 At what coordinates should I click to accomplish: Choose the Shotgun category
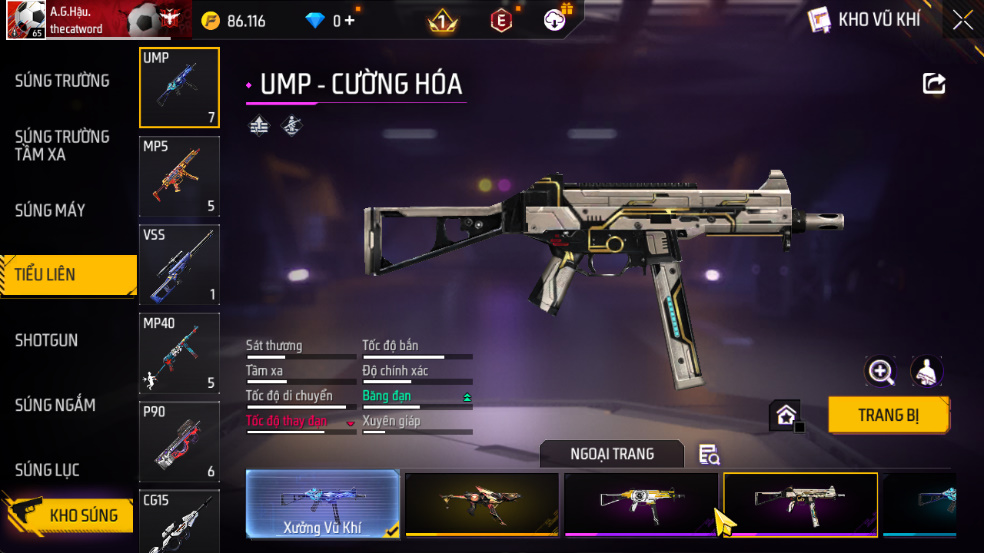click(46, 340)
